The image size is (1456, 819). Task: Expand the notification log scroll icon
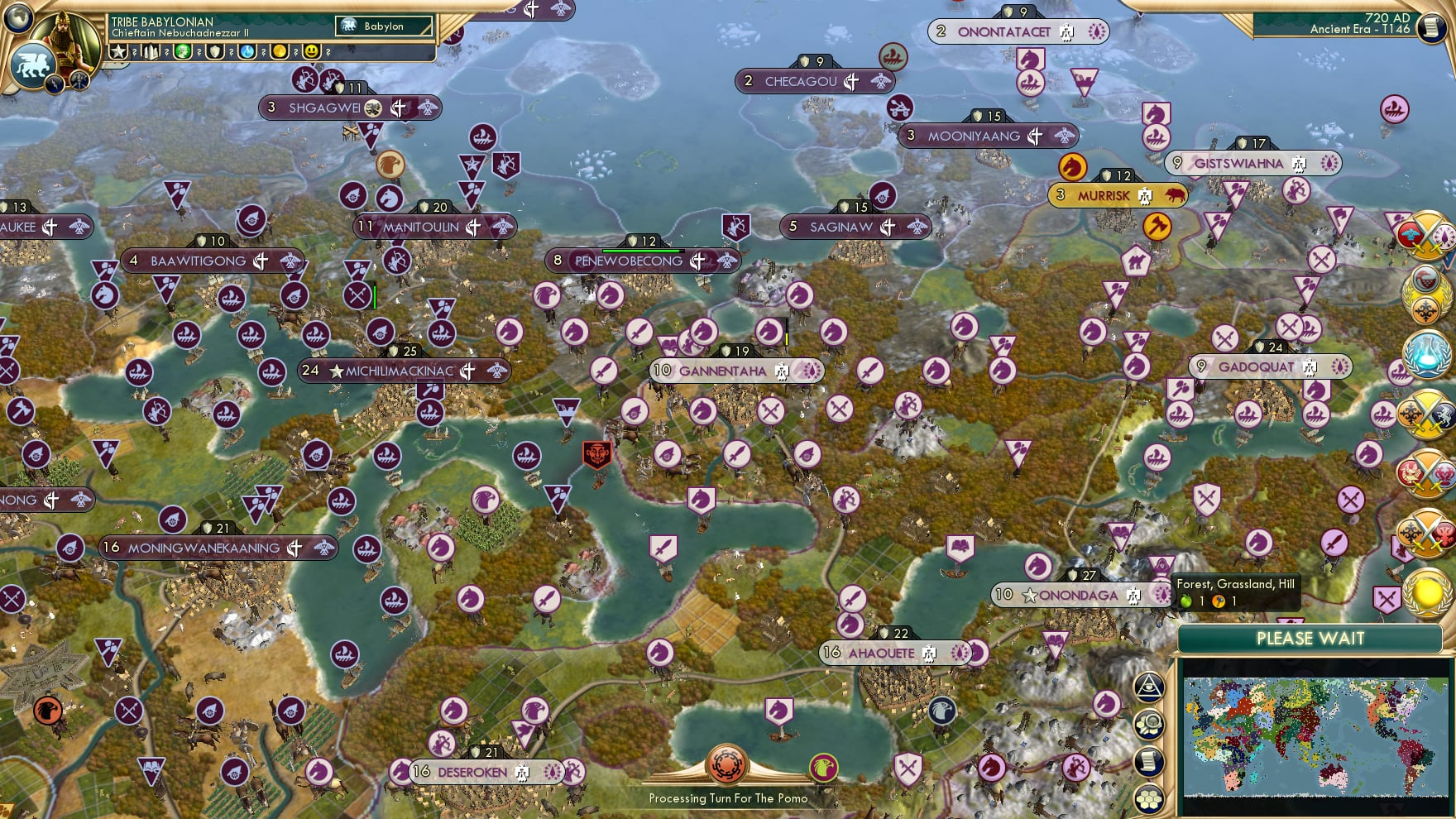point(1149,759)
